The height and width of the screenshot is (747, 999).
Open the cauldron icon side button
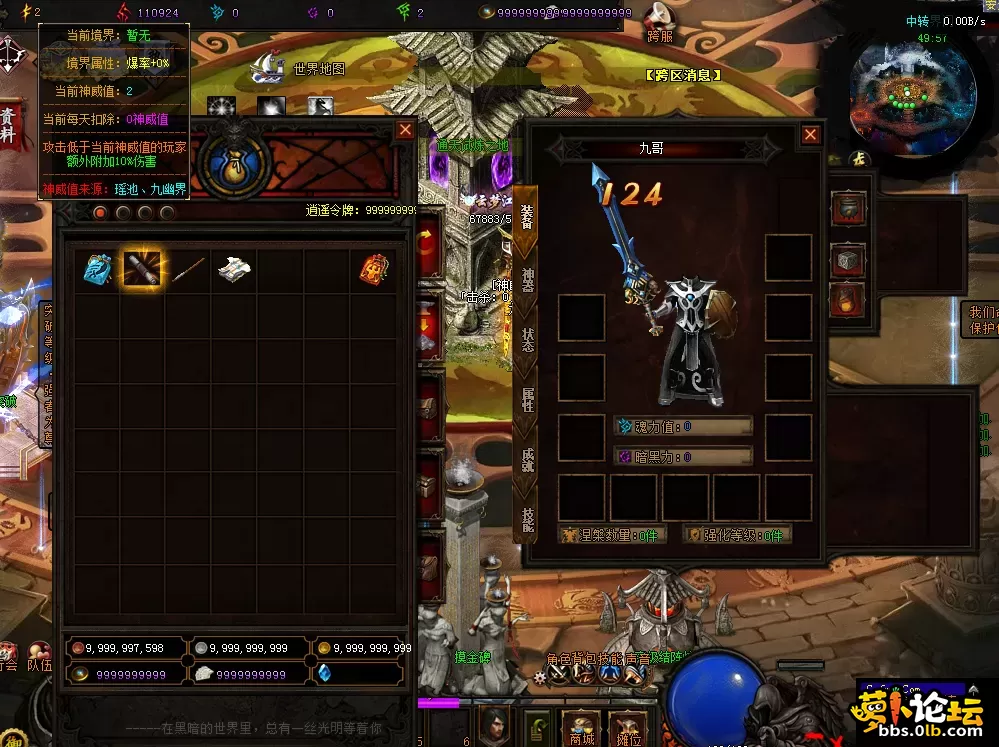click(x=847, y=209)
